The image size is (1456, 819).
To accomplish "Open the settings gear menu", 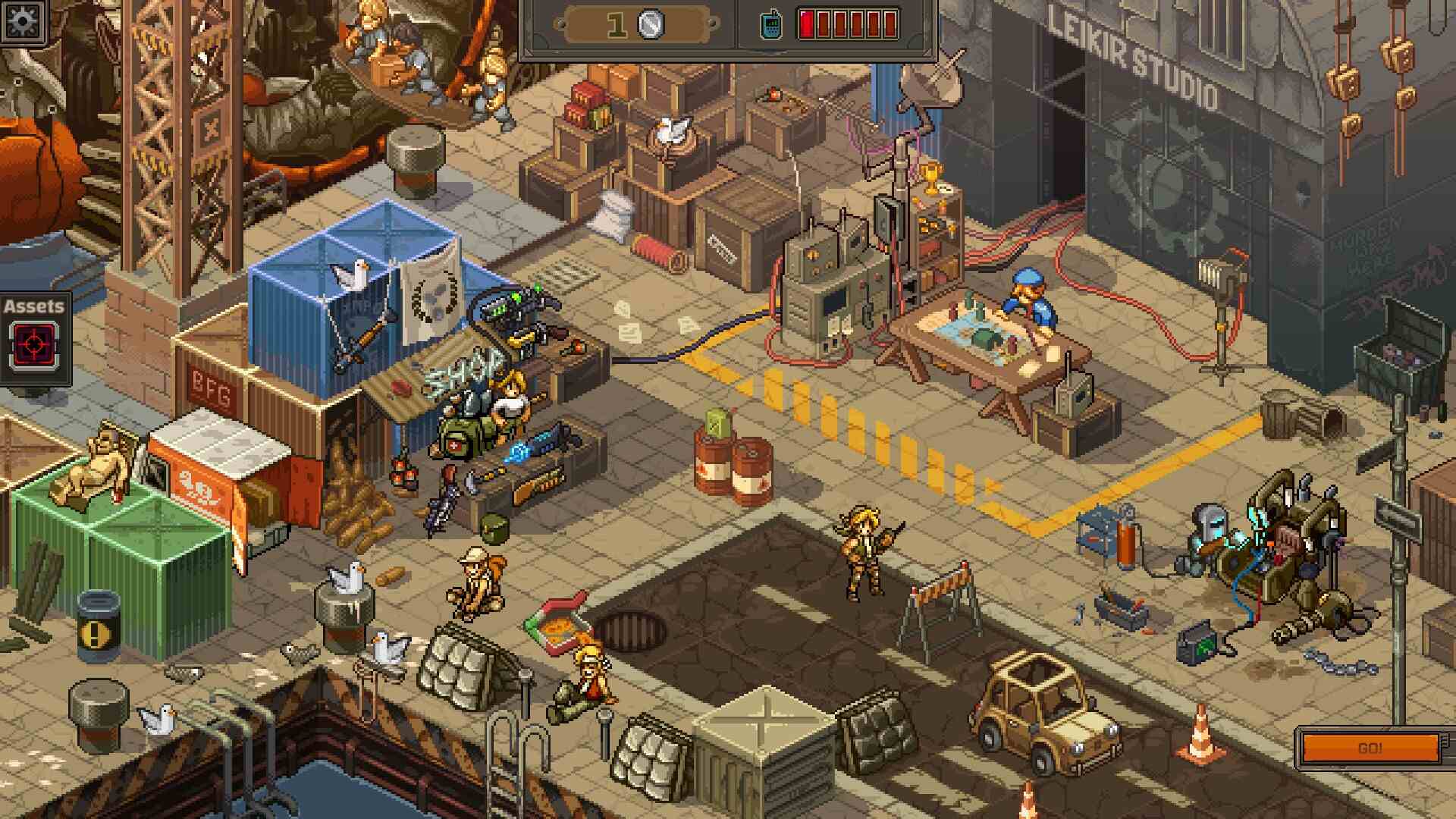I will coord(22,20).
